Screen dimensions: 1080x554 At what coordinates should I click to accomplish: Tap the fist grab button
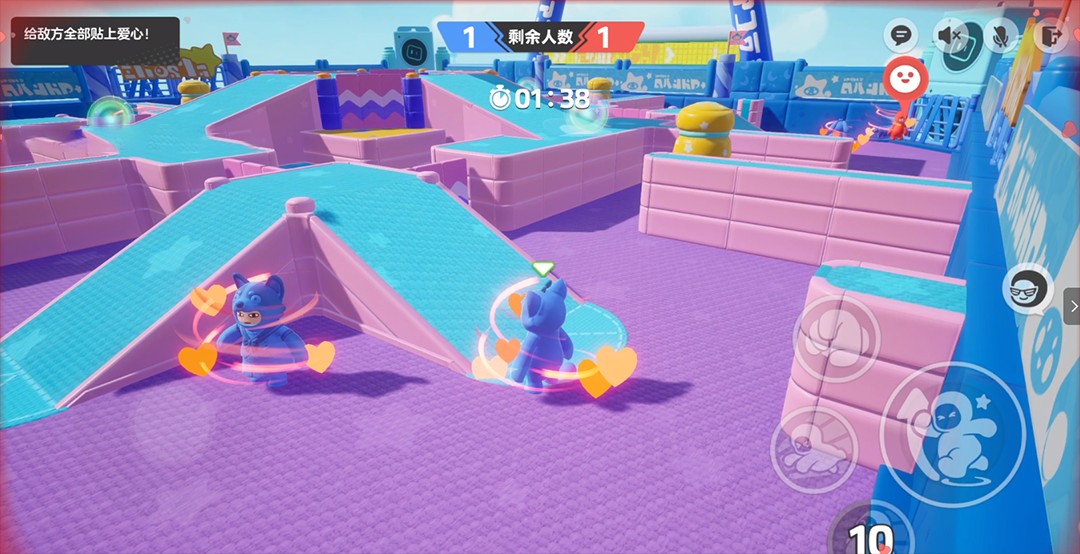[x=836, y=338]
